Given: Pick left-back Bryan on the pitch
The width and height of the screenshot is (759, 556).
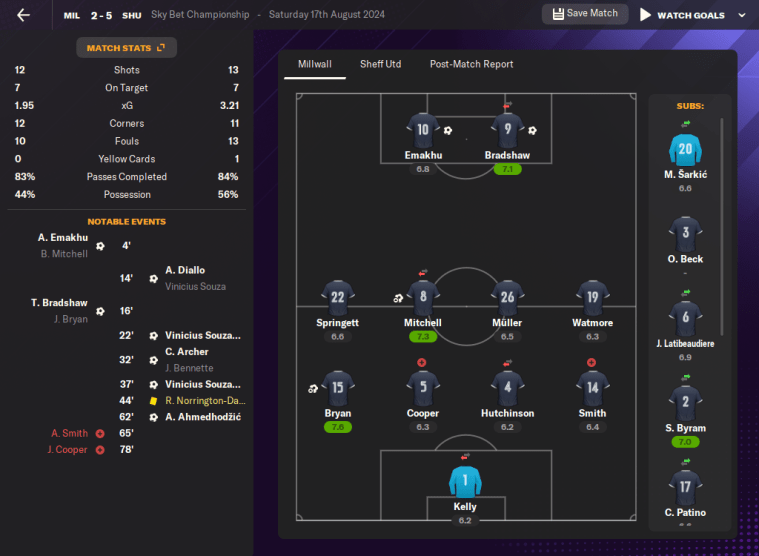Looking at the screenshot, I should [x=338, y=389].
